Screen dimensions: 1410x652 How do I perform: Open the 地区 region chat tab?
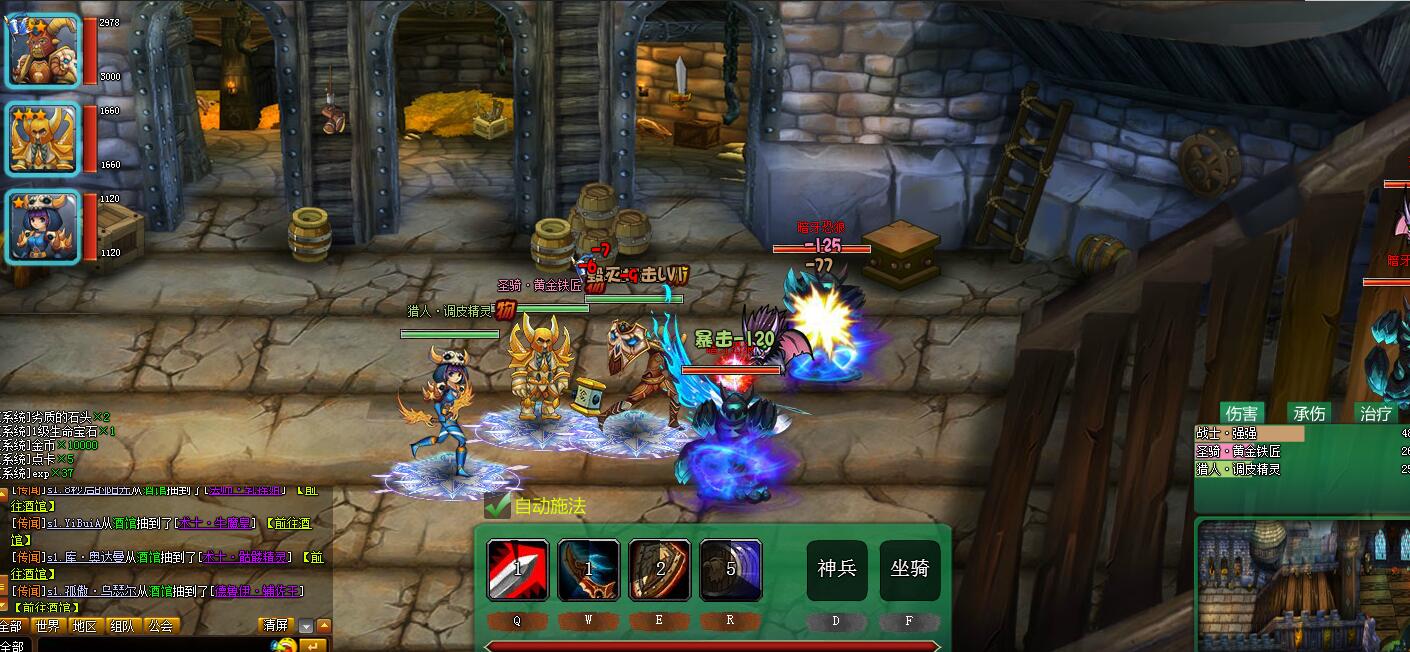pos(85,626)
